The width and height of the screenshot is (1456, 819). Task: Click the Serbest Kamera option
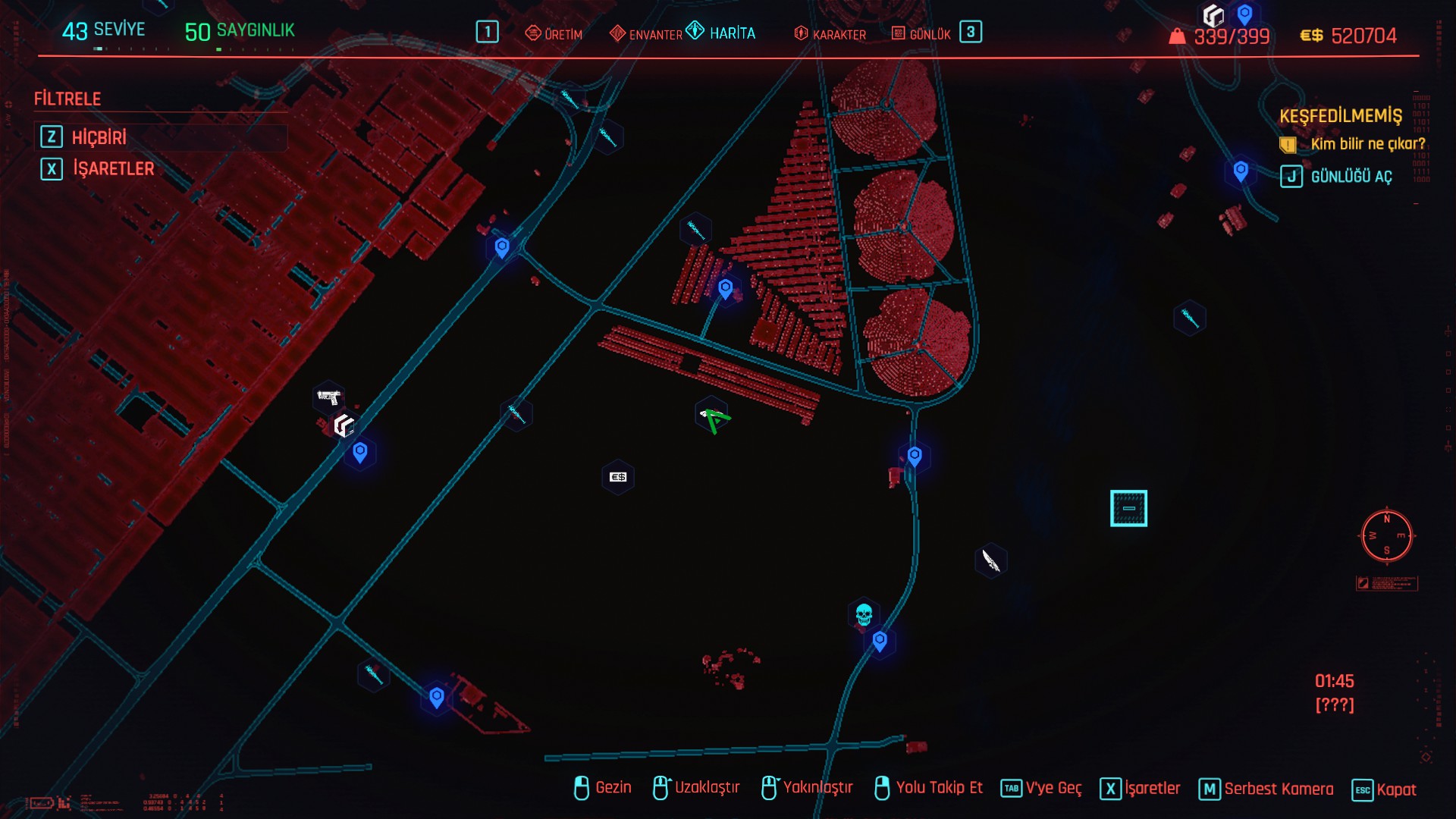(1278, 789)
